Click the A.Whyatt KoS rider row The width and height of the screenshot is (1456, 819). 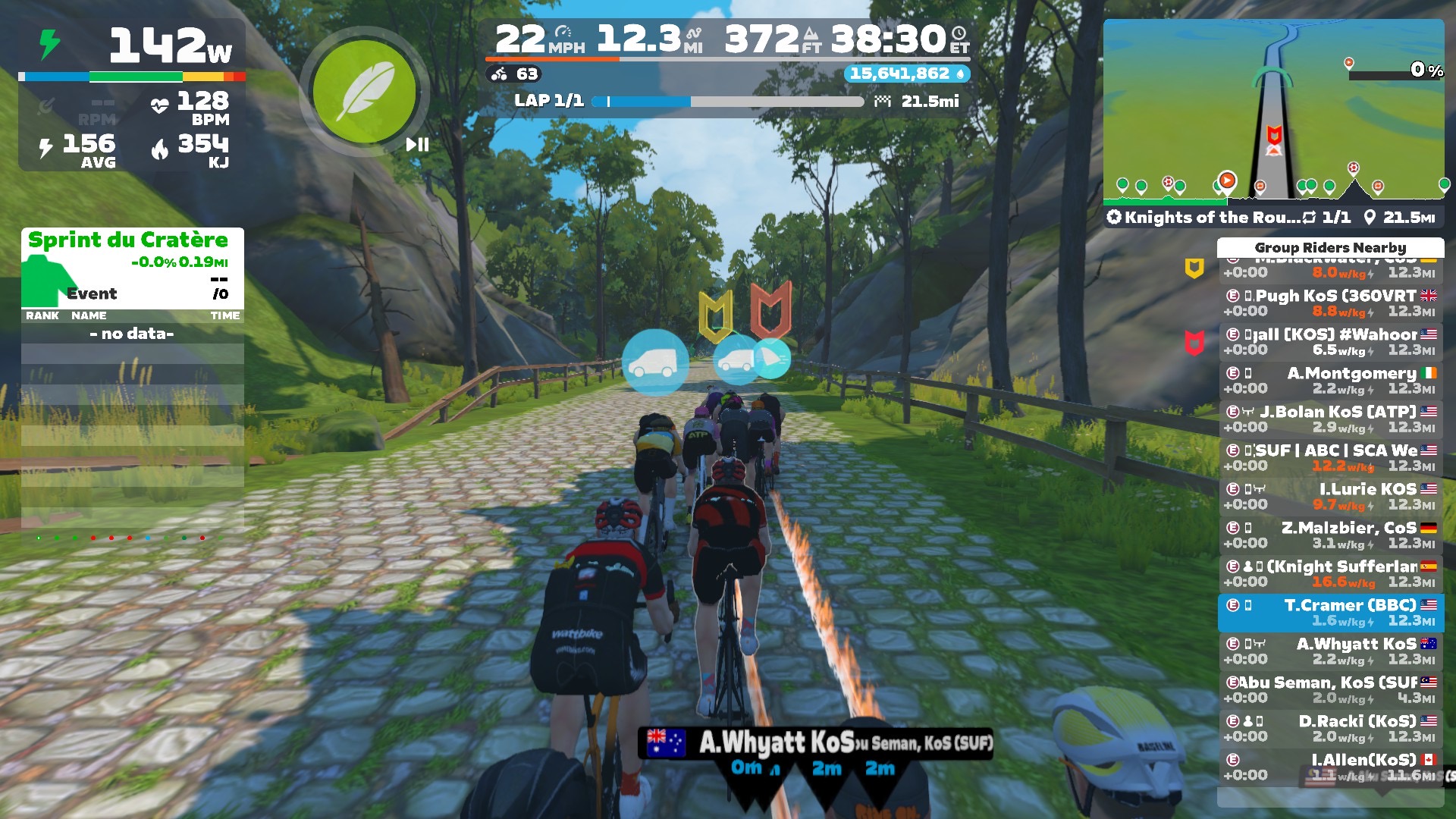(1330, 651)
